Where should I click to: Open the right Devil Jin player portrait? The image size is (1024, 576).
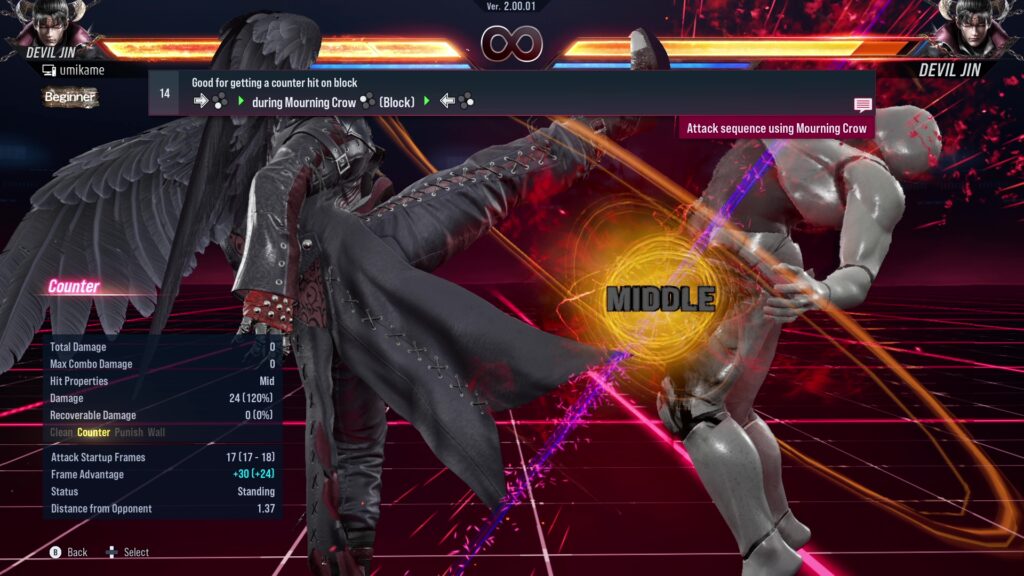973,24
